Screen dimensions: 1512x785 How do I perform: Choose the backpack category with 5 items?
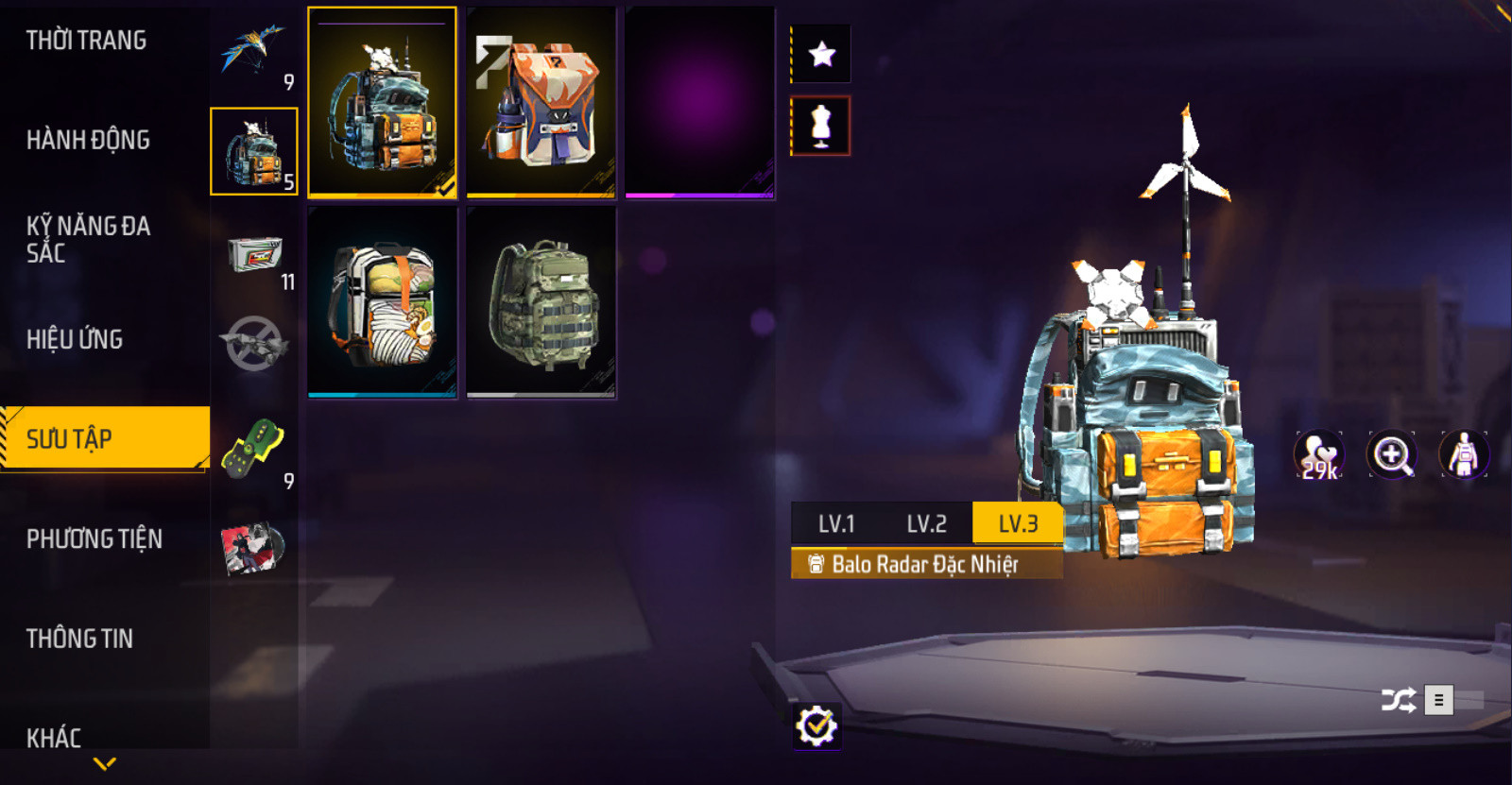point(253,151)
